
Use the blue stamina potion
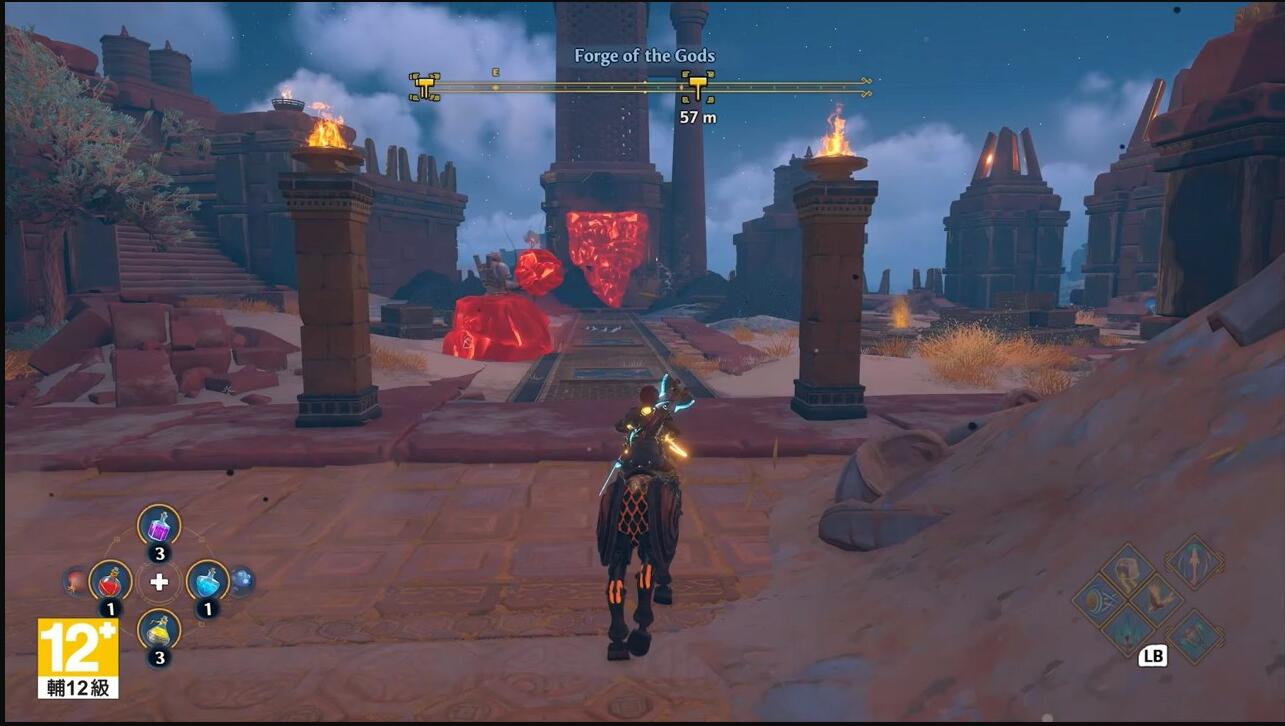[207, 581]
